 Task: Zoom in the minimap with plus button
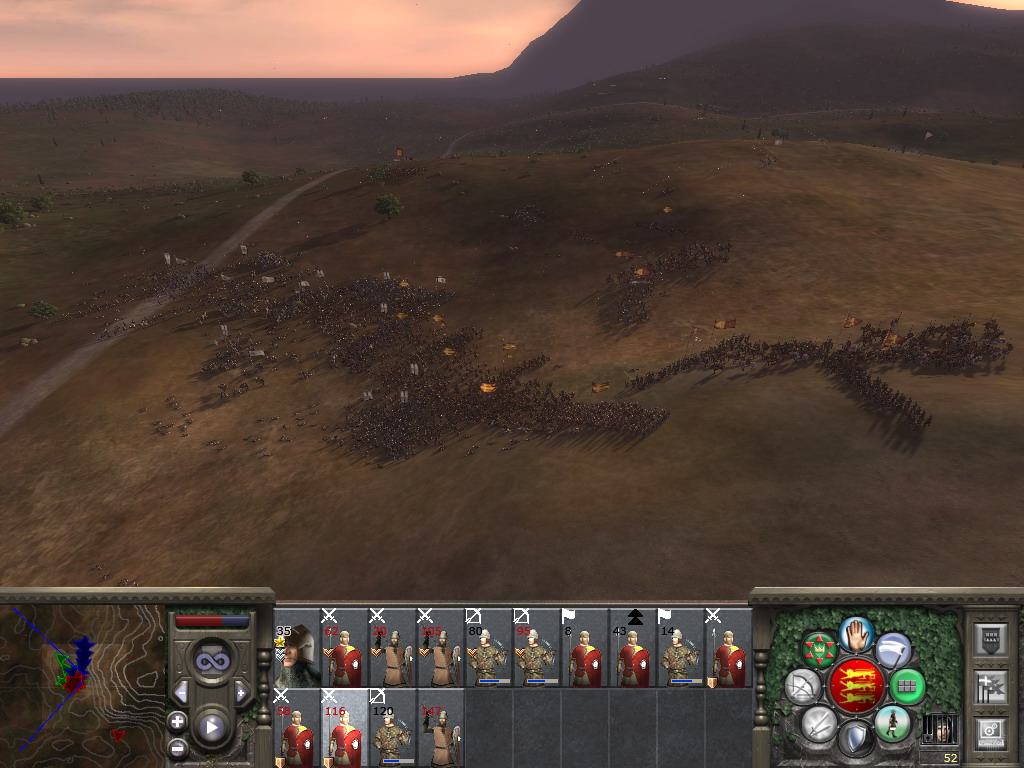(178, 721)
